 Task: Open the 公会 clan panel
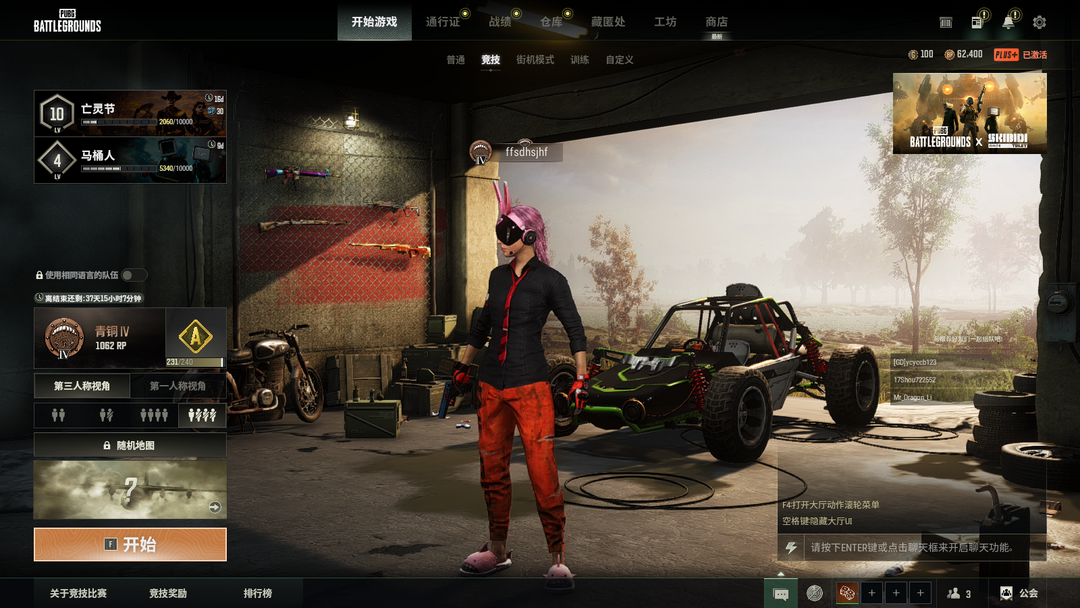click(1019, 594)
